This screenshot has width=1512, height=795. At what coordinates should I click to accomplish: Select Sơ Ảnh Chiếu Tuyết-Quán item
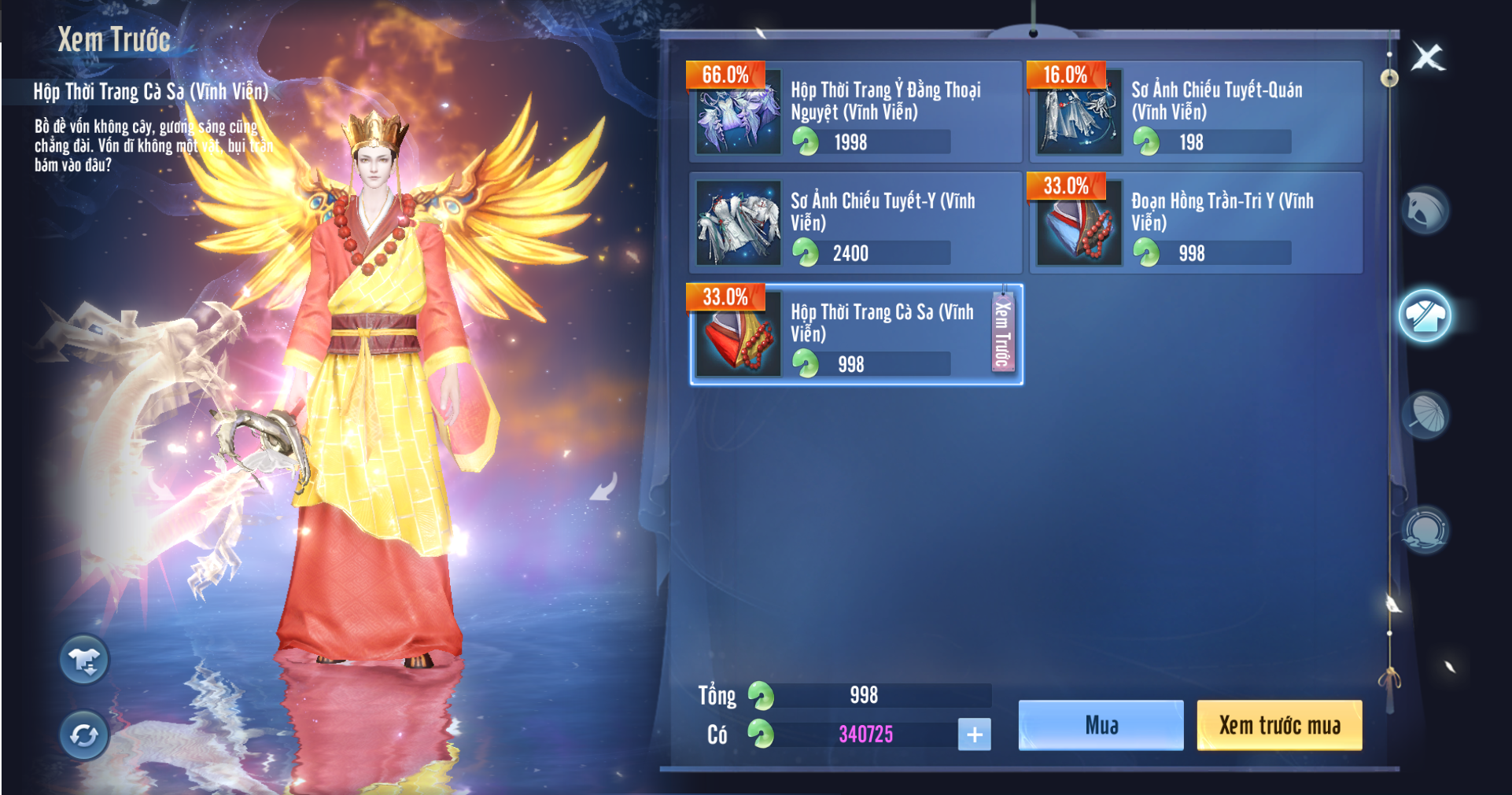(1196, 112)
